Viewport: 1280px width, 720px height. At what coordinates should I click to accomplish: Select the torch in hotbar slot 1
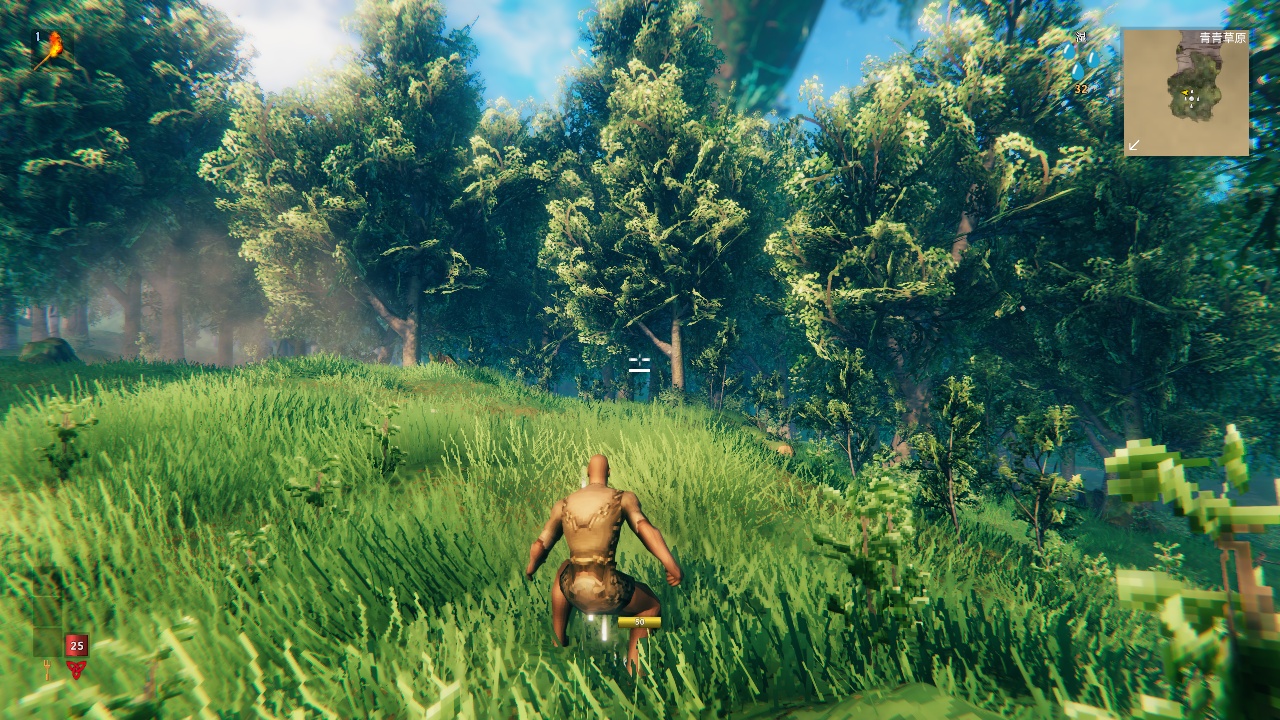pos(52,46)
